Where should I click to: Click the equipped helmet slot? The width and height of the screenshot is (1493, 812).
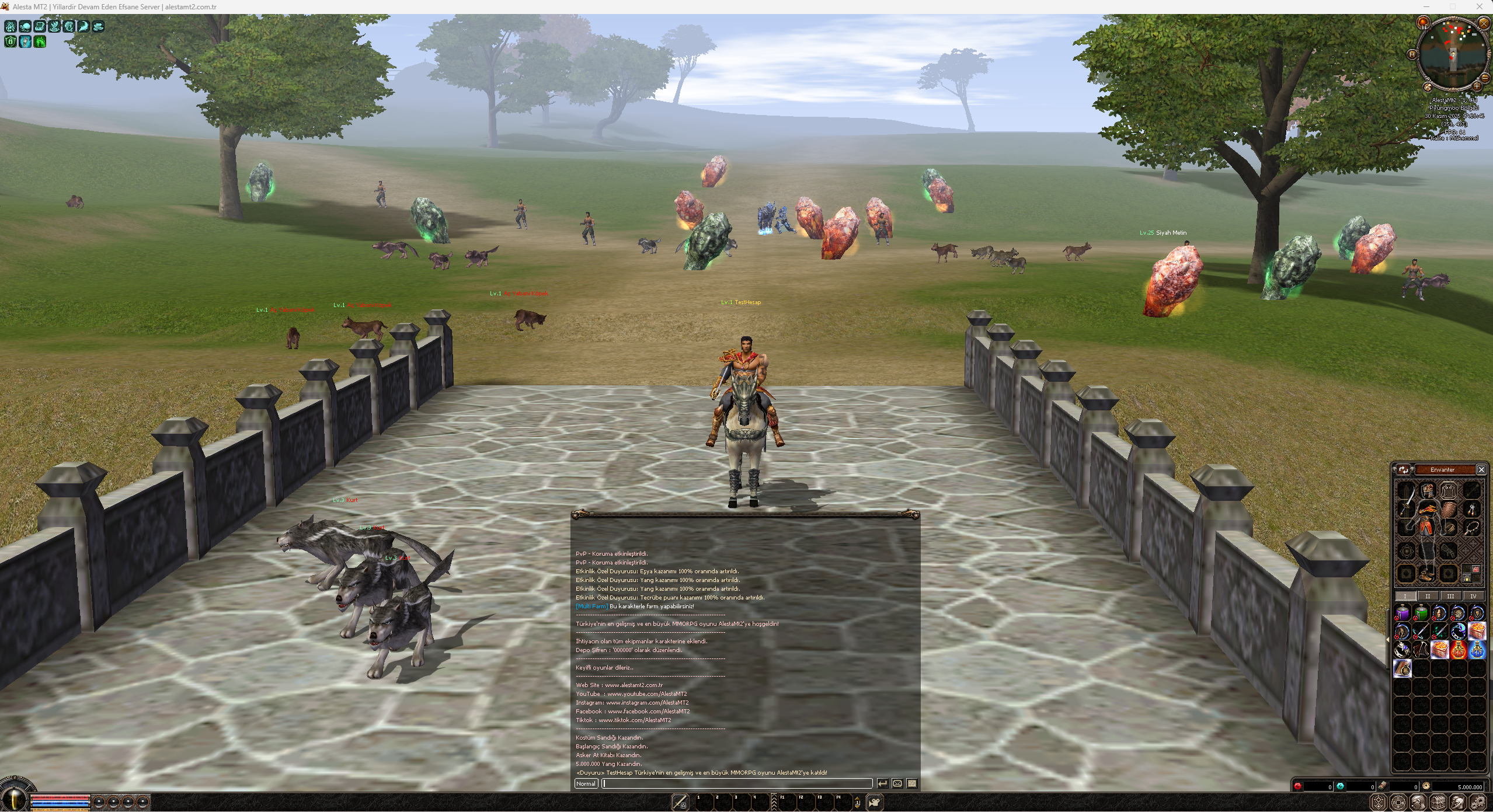click(x=1428, y=490)
